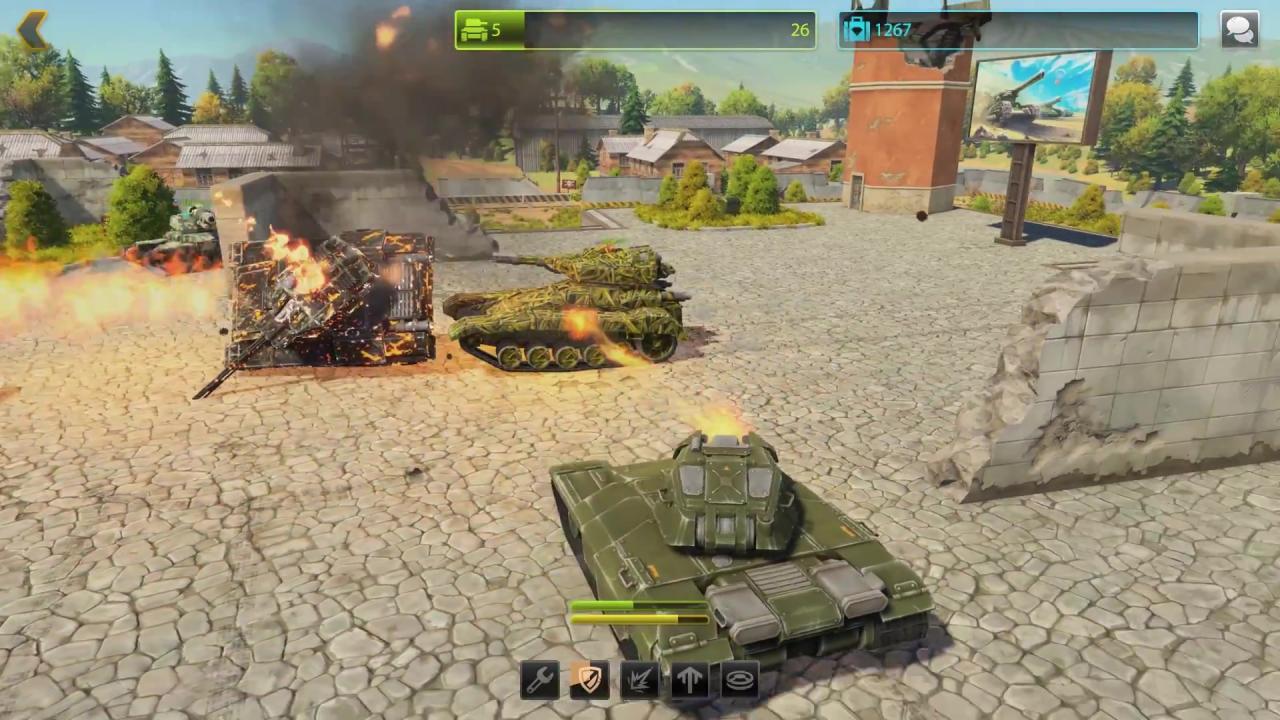Go back using the yellow arrow
The height and width of the screenshot is (720, 1280).
point(32,30)
